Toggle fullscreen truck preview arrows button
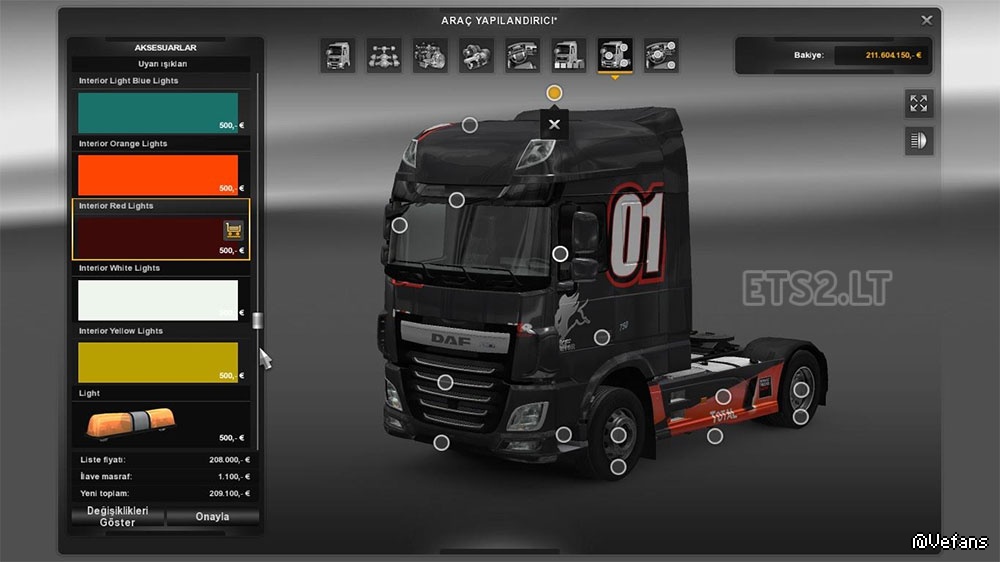This screenshot has width=1000, height=562. [918, 103]
